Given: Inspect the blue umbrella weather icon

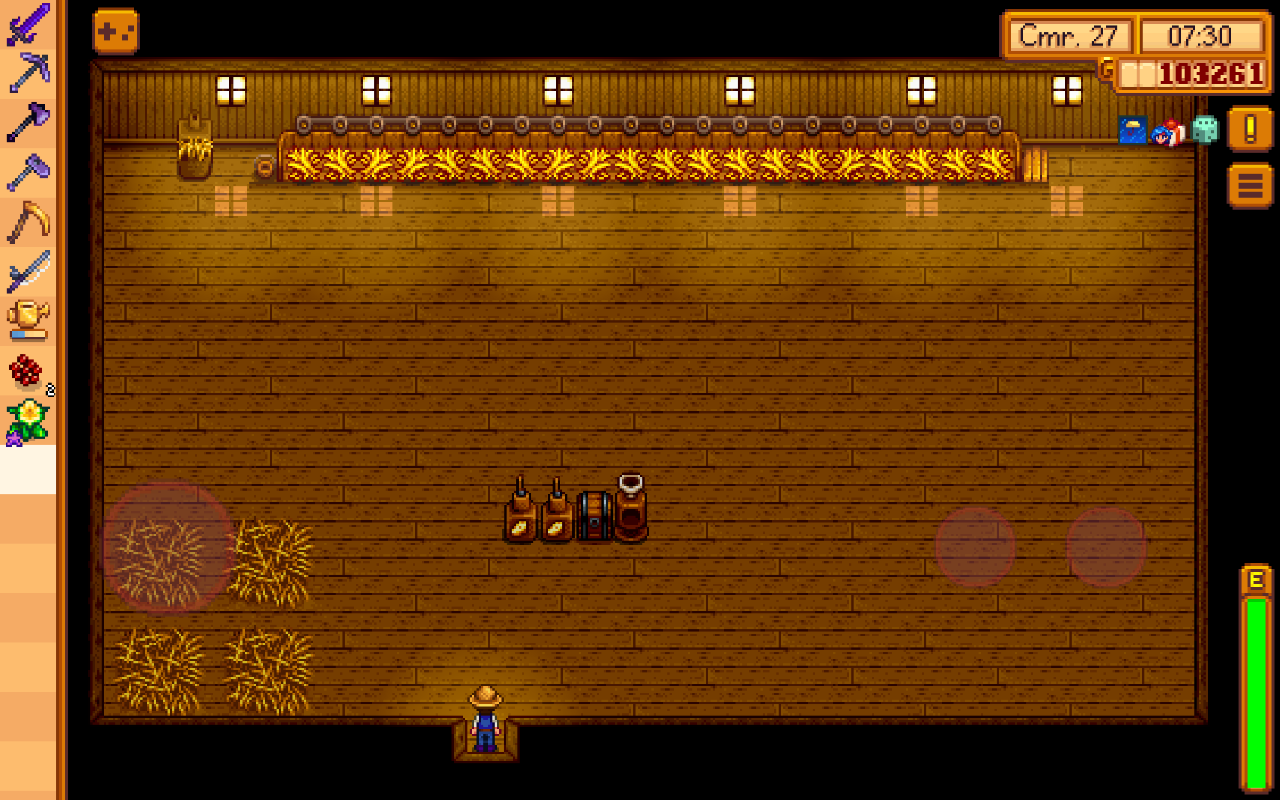Looking at the screenshot, I should click(1132, 131).
